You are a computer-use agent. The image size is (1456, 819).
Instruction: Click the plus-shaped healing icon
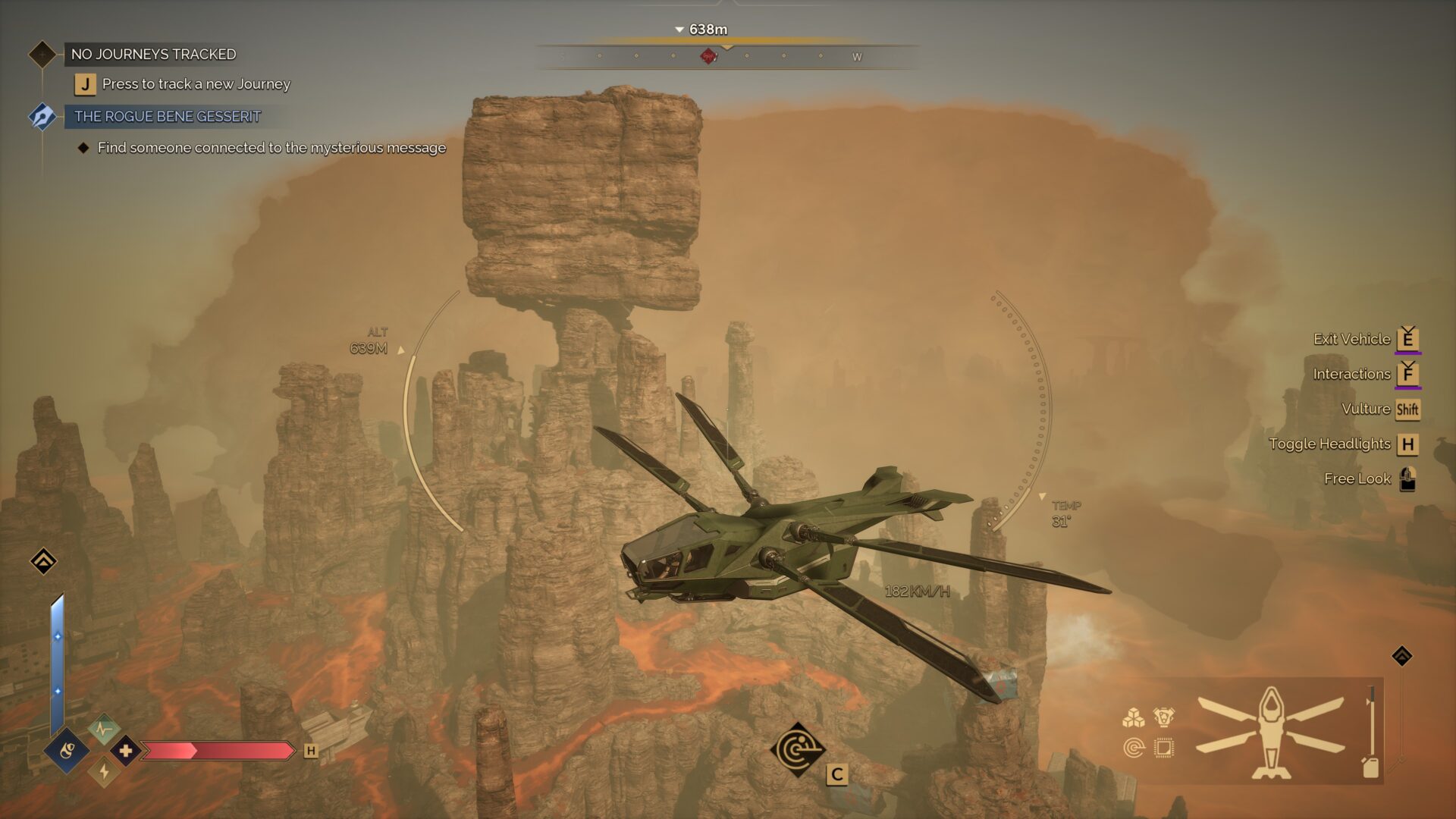[x=126, y=751]
